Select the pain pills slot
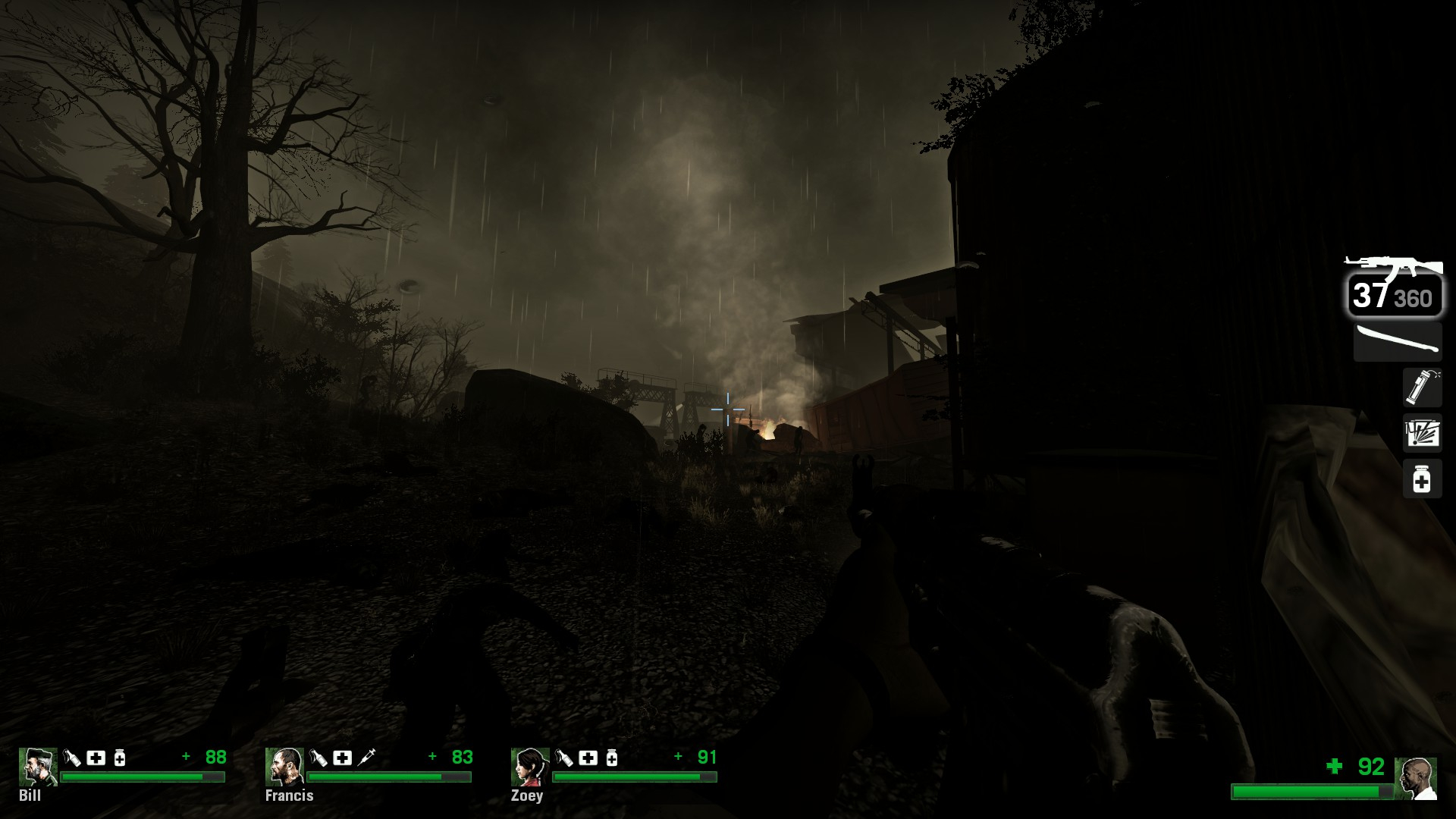Viewport: 1456px width, 819px height. click(1421, 479)
